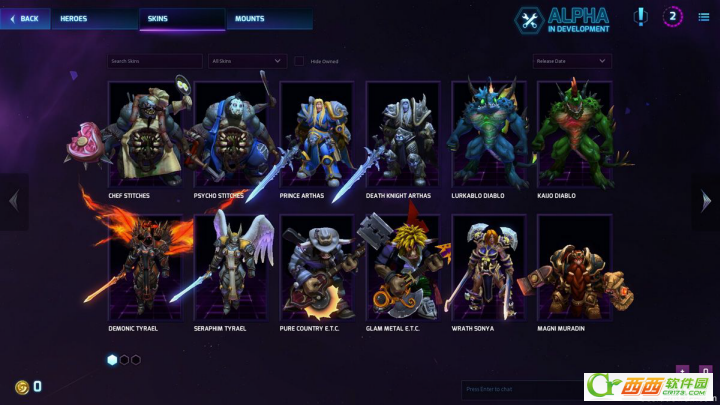The image size is (720, 405).
Task: Open the Release Date sort dropdown
Action: tap(572, 61)
